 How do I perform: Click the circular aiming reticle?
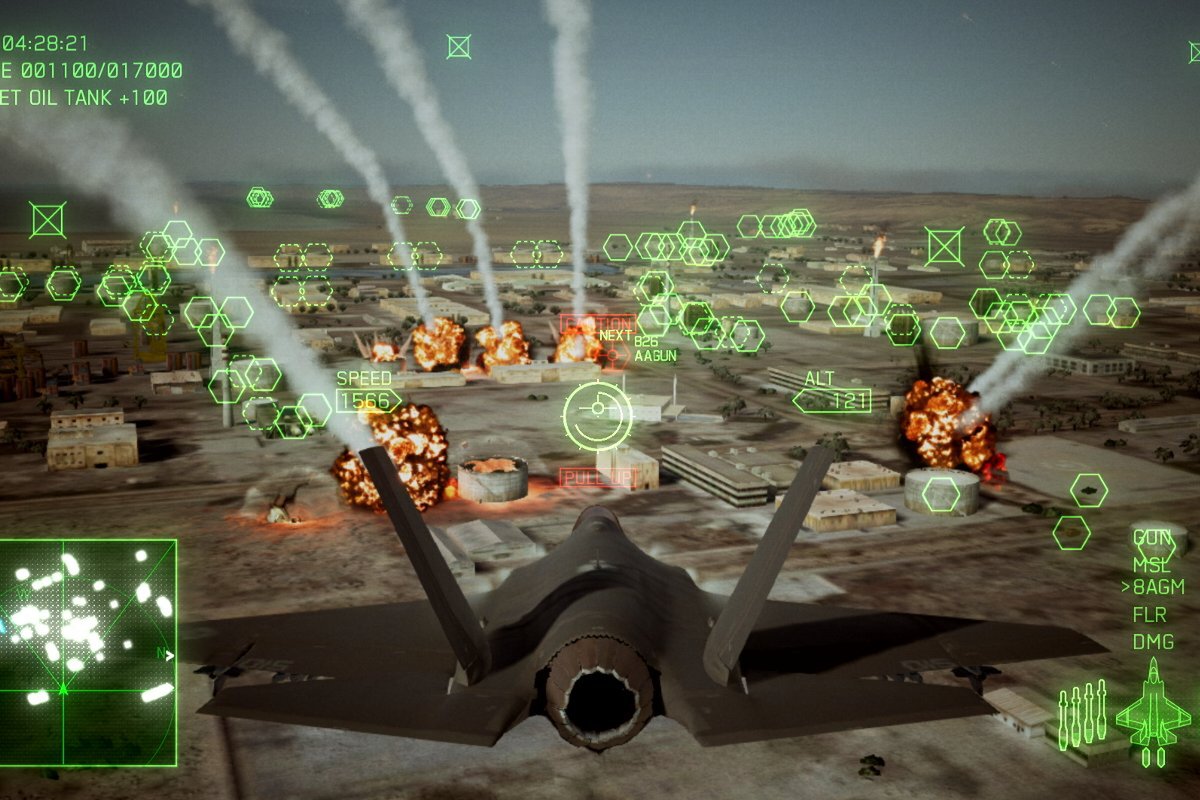597,411
